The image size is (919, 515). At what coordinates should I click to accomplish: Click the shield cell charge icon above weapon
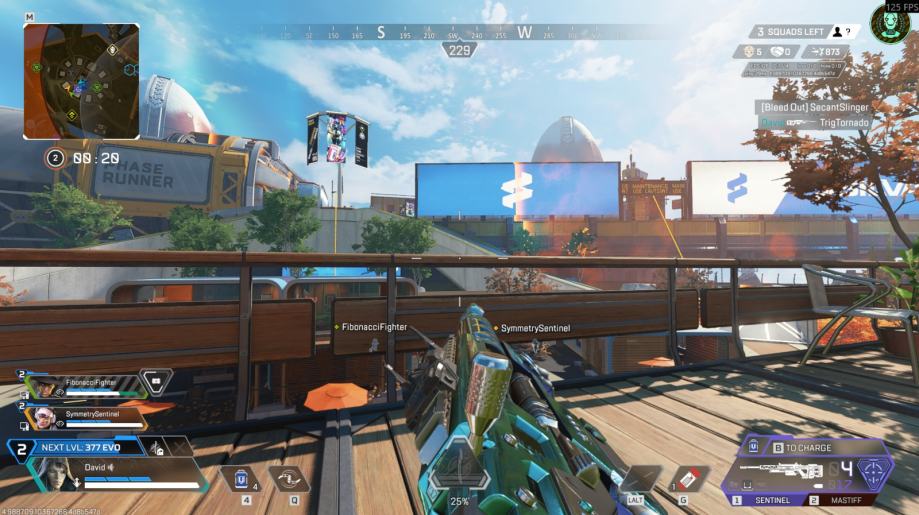[x=753, y=448]
